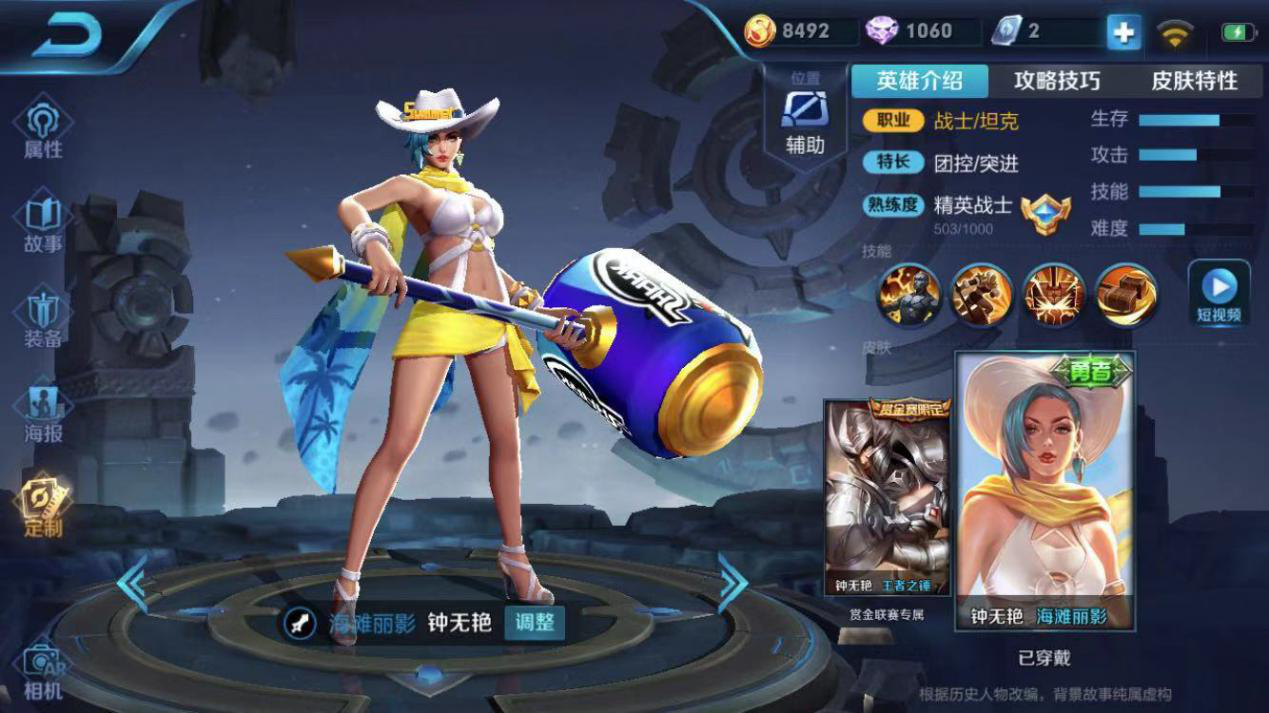Go back using the return arrow
The height and width of the screenshot is (713, 1269).
[68, 36]
